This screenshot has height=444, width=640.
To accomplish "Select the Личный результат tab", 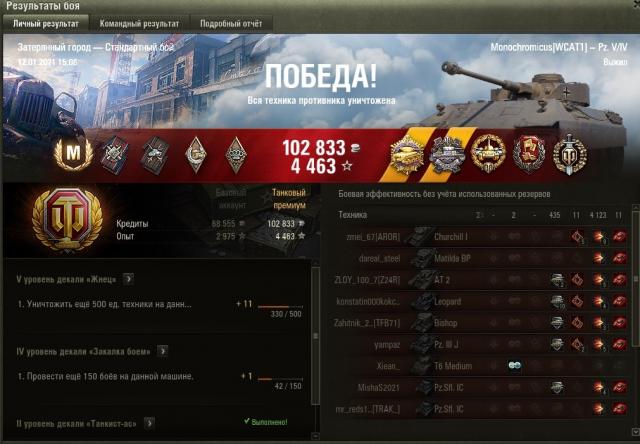I will tap(44, 22).
